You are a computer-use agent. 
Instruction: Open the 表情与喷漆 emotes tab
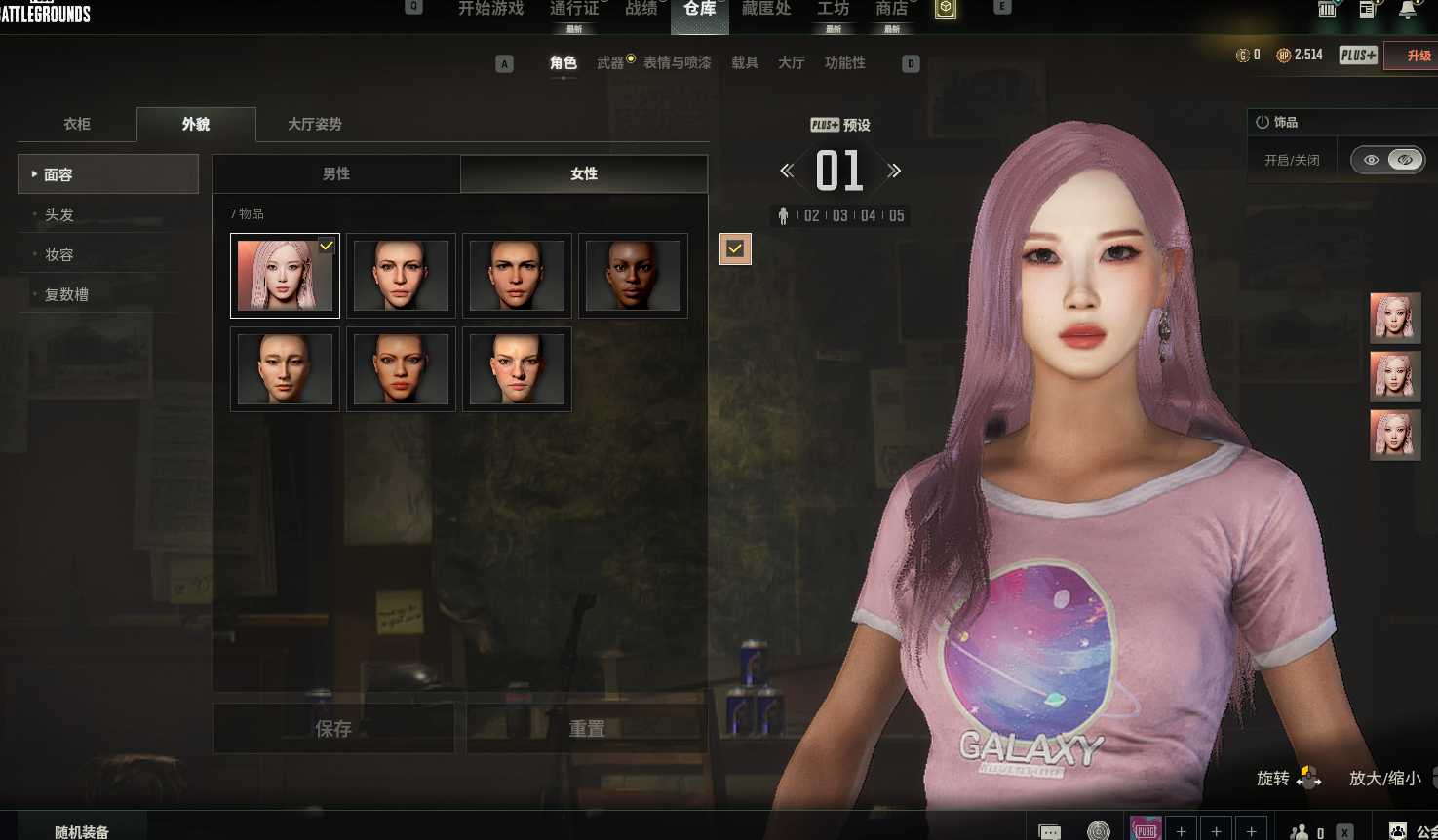coord(678,62)
